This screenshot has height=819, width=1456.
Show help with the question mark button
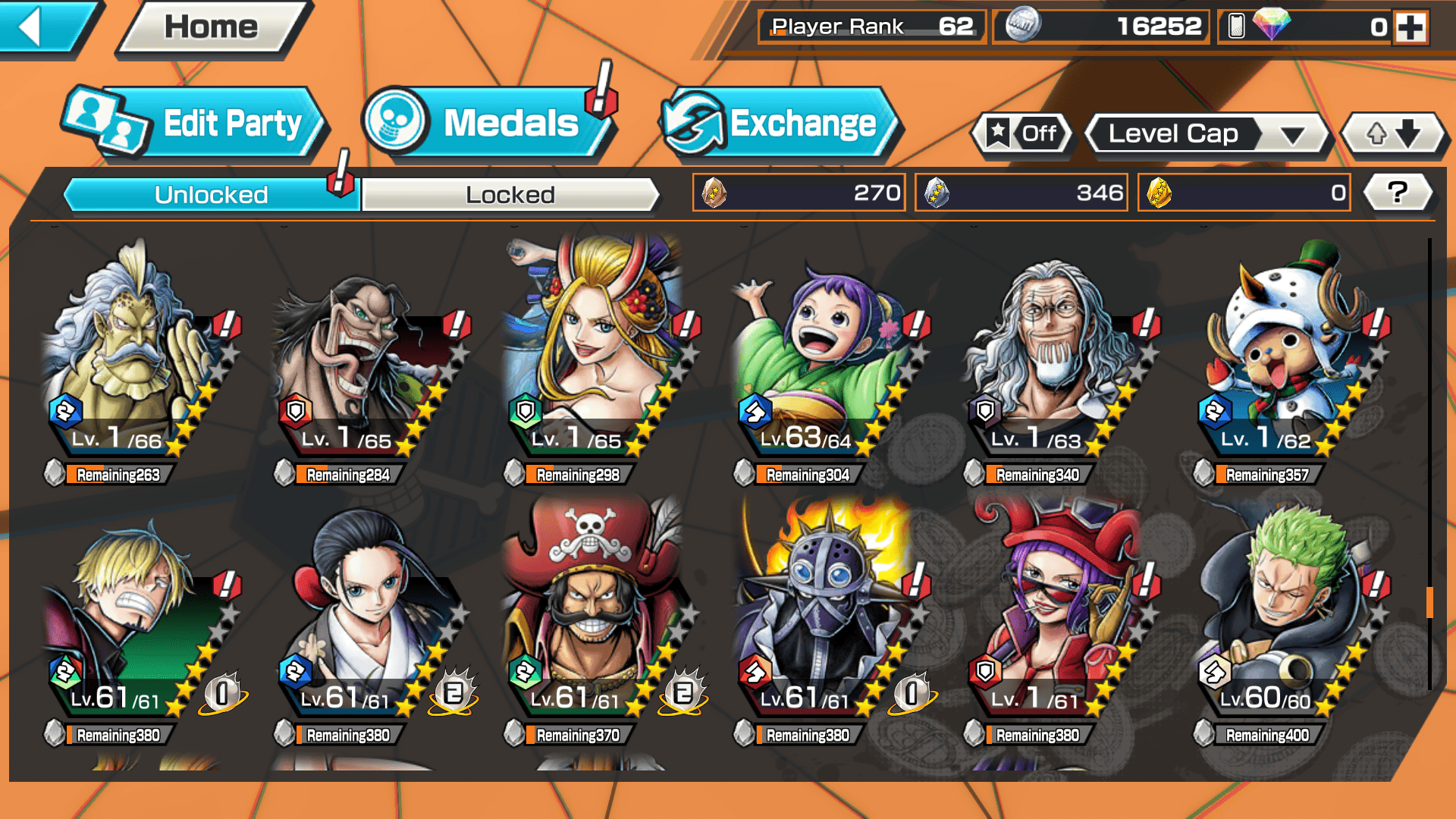[x=1398, y=193]
